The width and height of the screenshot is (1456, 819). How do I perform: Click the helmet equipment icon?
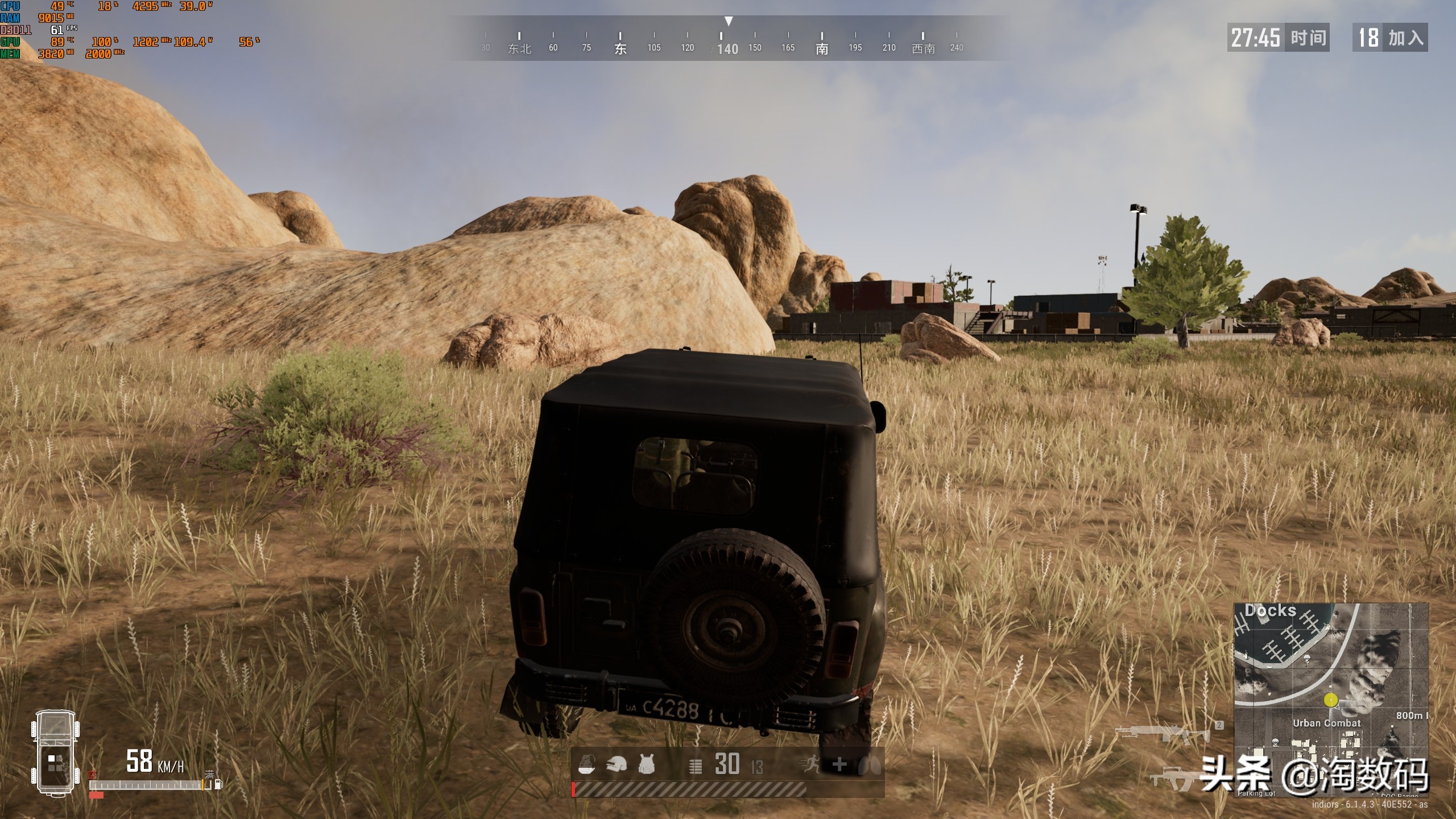(616, 764)
